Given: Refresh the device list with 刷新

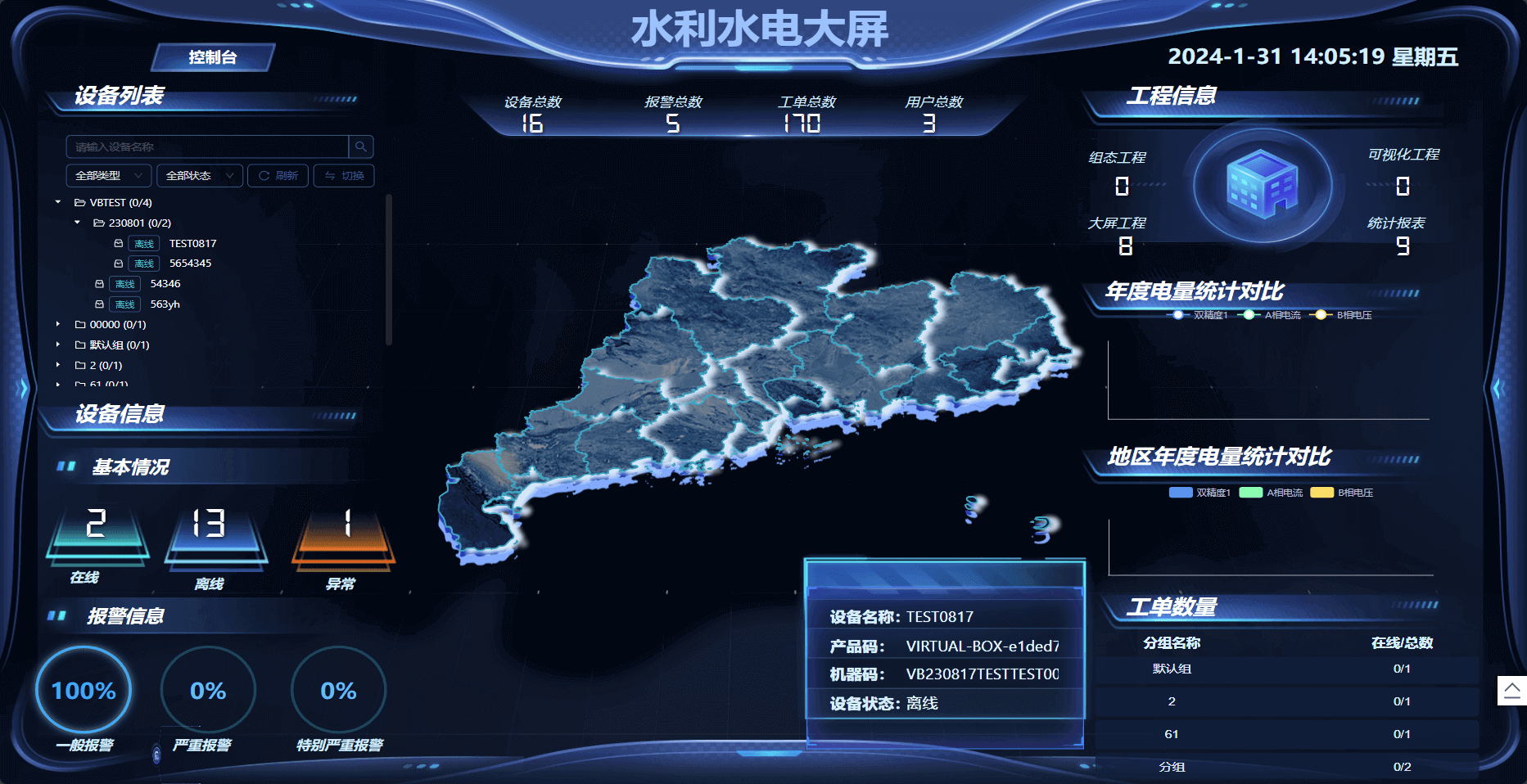Looking at the screenshot, I should [278, 176].
